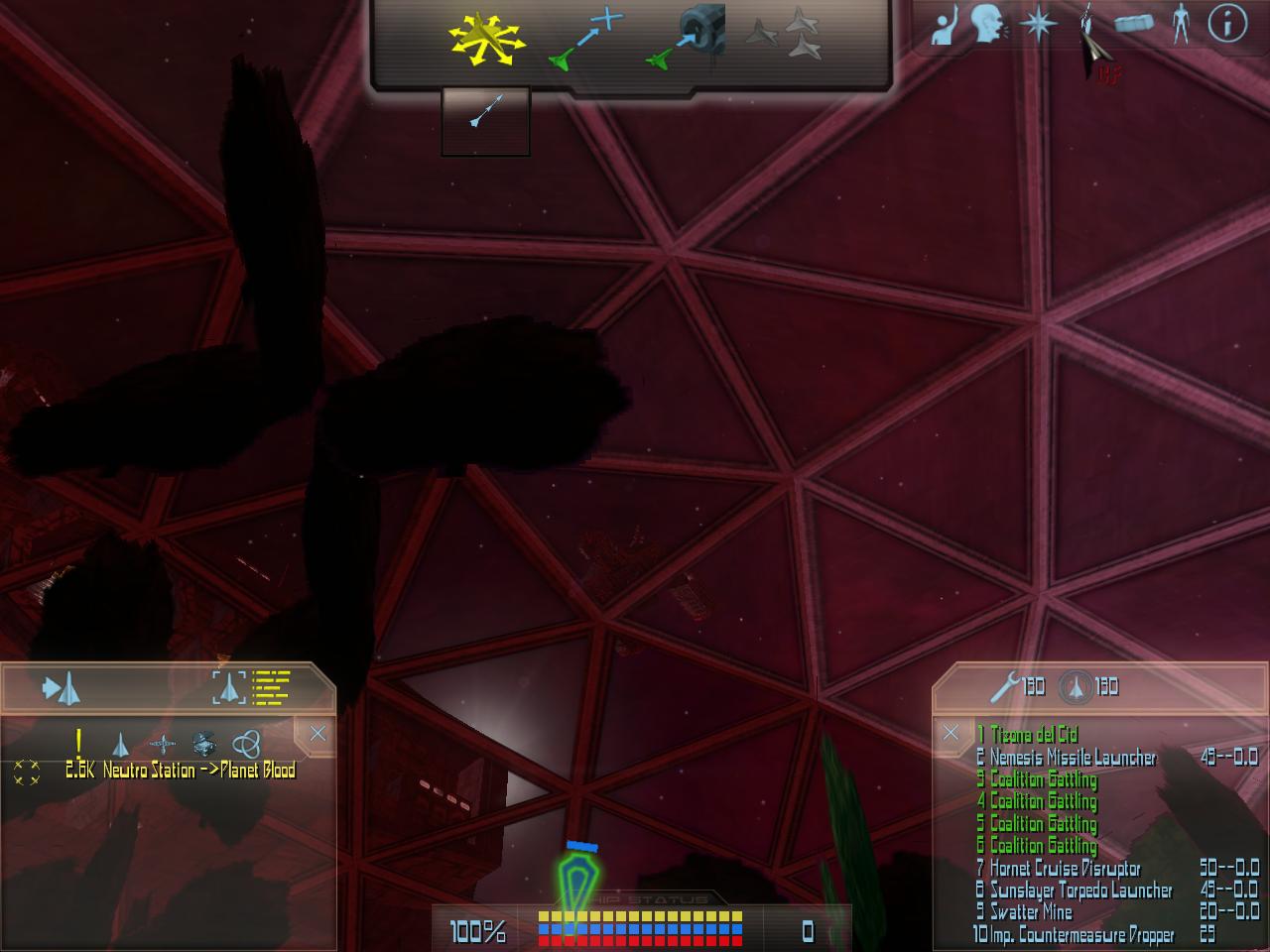Click the eight-pointed star icon
Screen dimensions: 1270x952
coord(1037,24)
